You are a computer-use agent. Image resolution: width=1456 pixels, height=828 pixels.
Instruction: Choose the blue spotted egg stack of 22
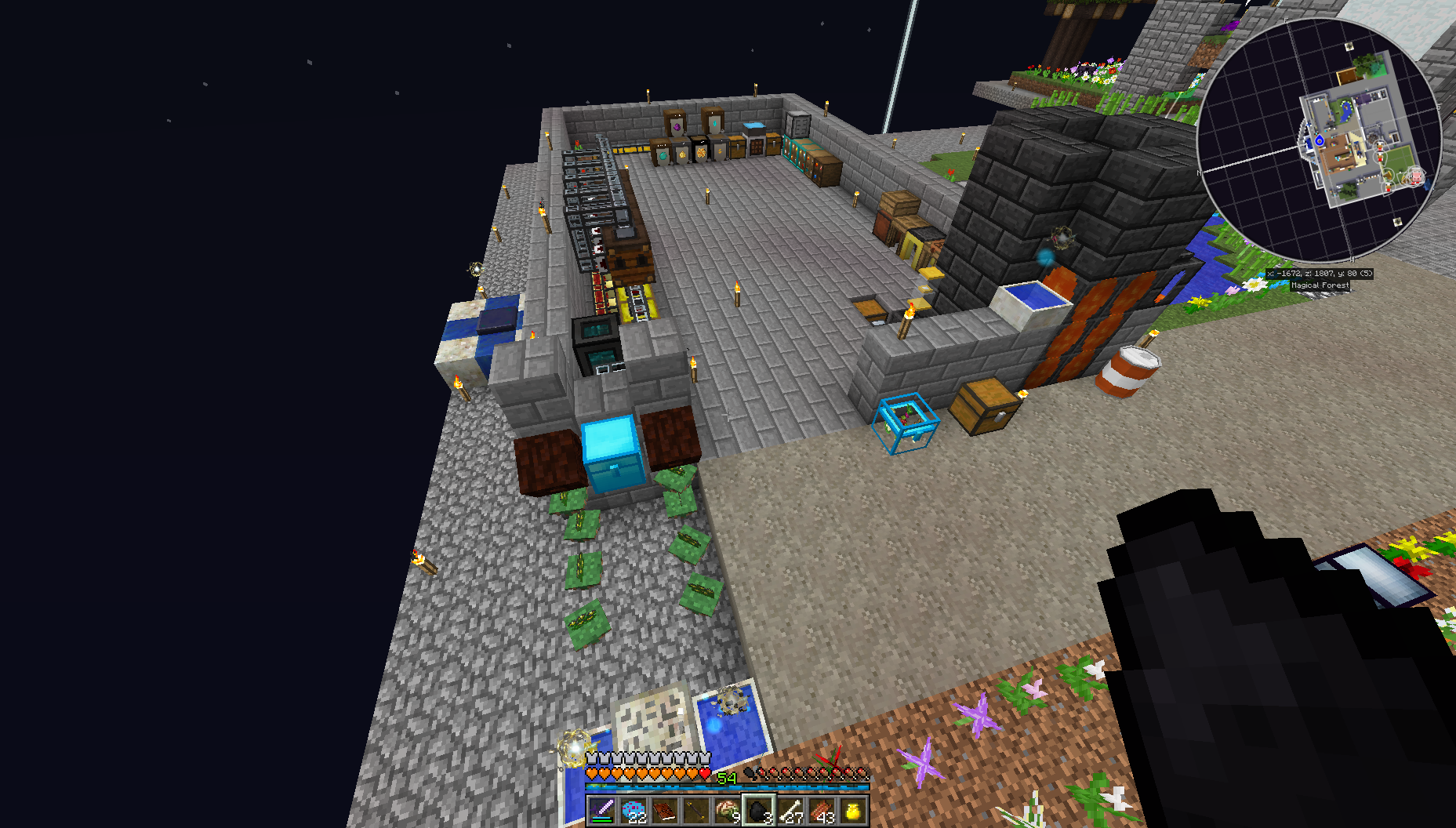pyautogui.click(x=634, y=810)
